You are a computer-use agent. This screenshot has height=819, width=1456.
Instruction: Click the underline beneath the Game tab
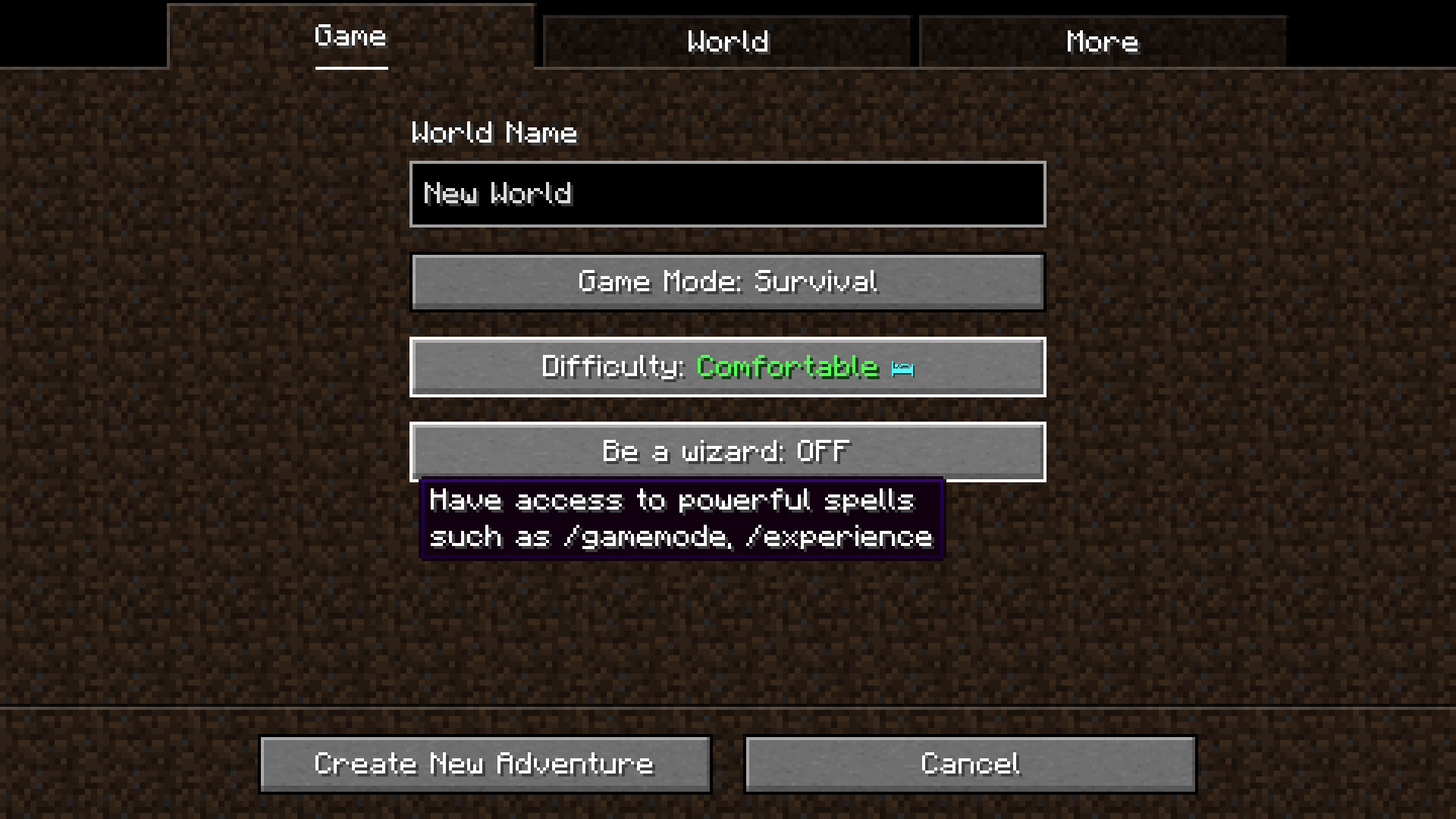coord(350,68)
